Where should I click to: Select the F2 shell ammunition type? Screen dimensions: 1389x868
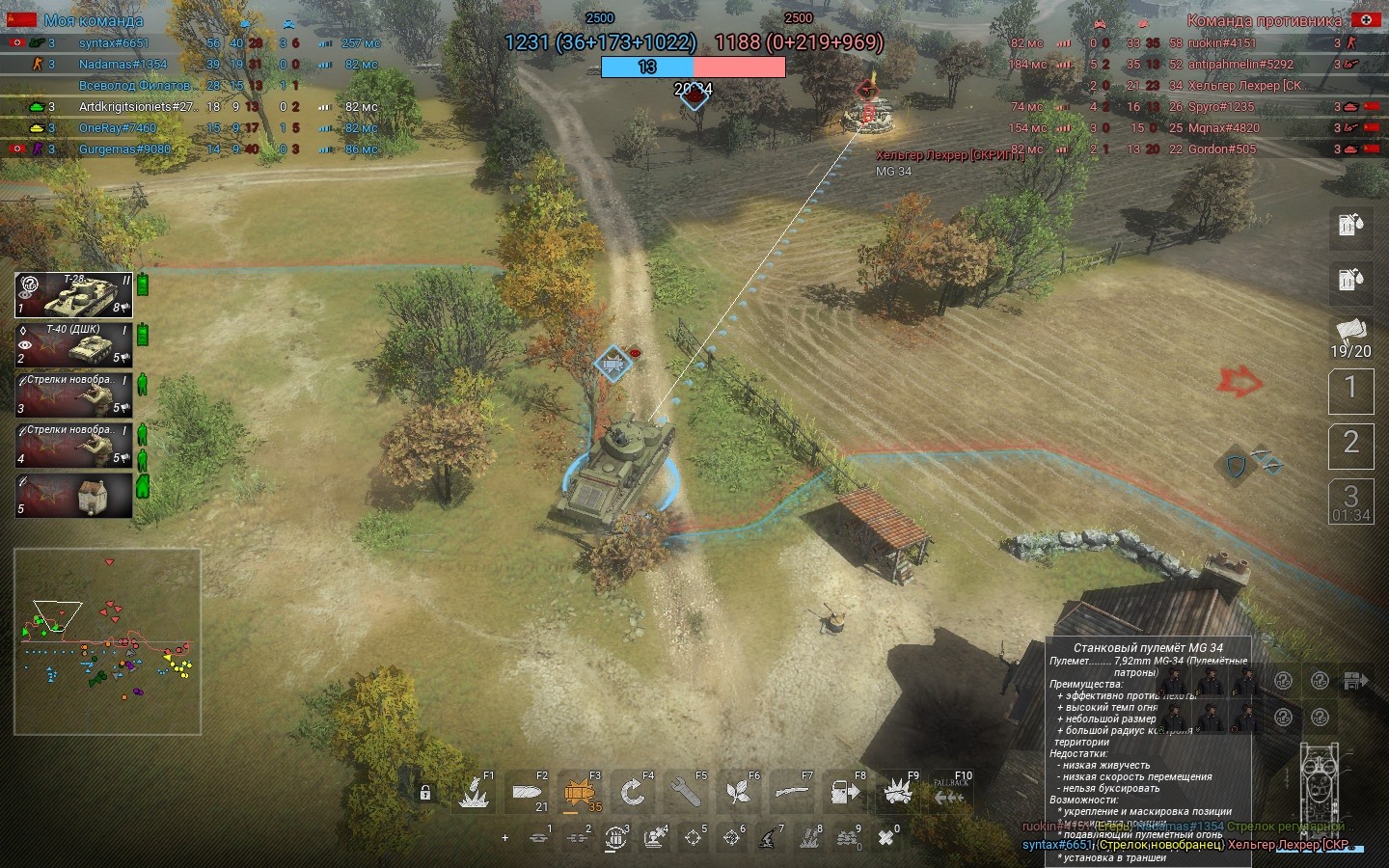click(527, 793)
